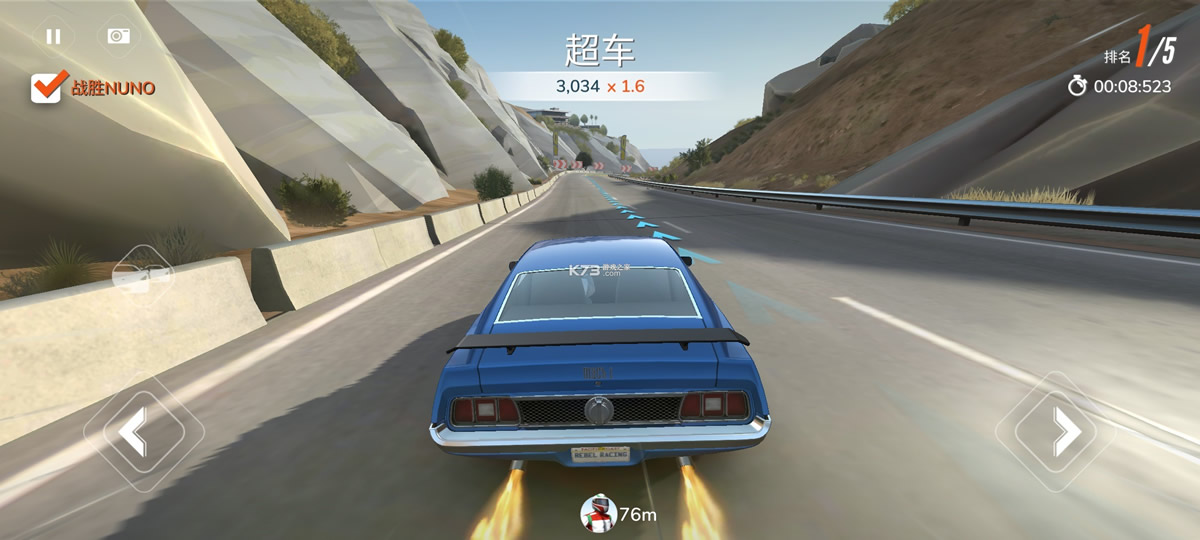This screenshot has width=1200, height=540.
Task: Steer right with the right arrow button
Action: point(1066,432)
